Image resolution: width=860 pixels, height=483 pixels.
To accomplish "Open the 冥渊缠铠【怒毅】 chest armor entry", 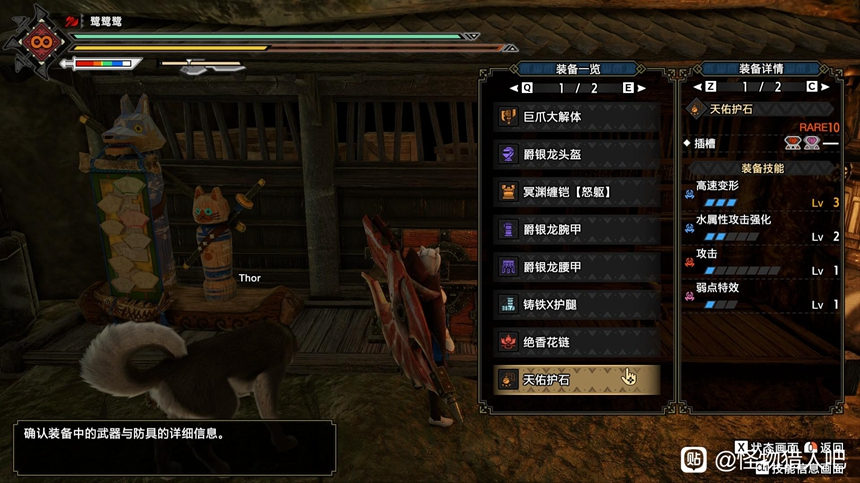I will 576,191.
